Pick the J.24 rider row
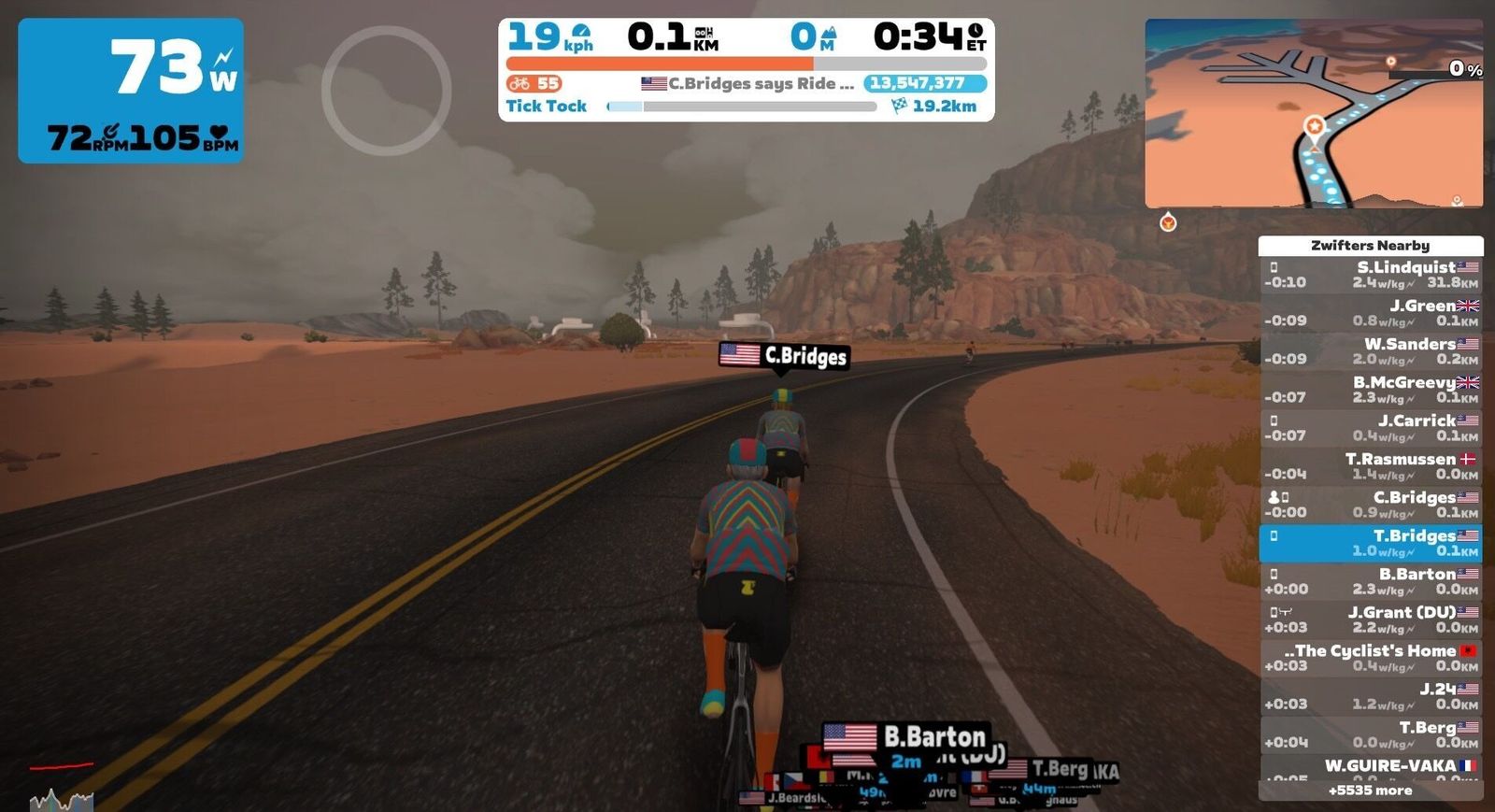1495x812 pixels. 1370,696
